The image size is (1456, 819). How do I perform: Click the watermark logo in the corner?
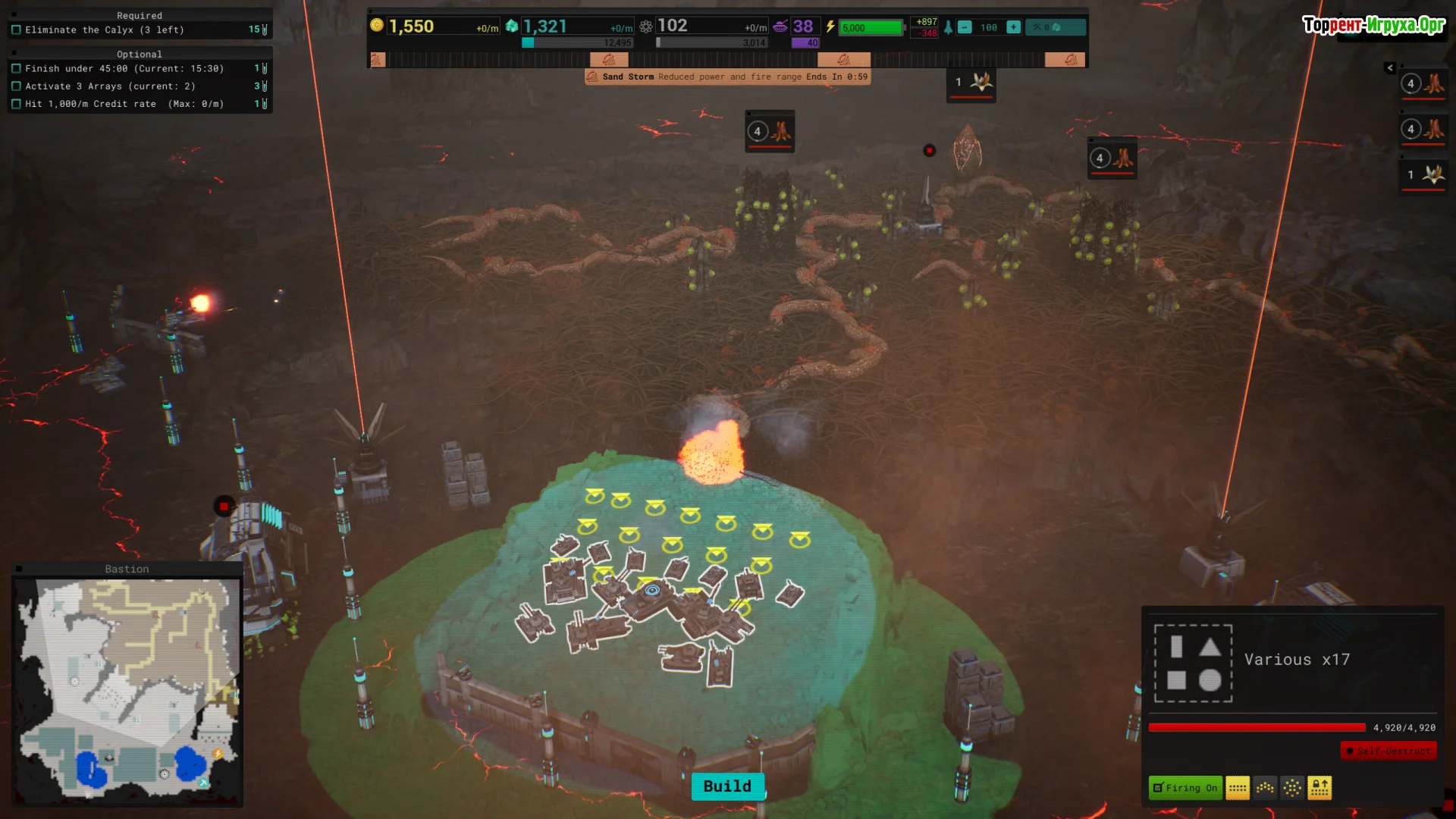coord(1373,25)
